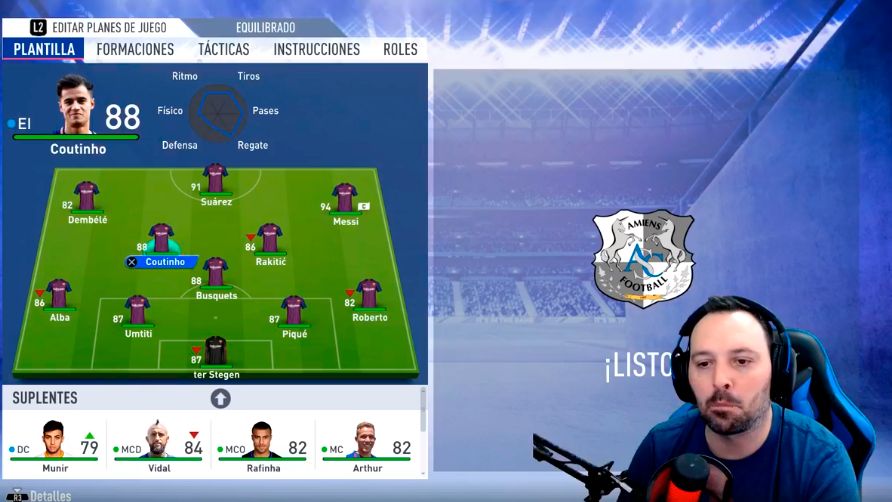Select Piqué in defence

click(293, 311)
